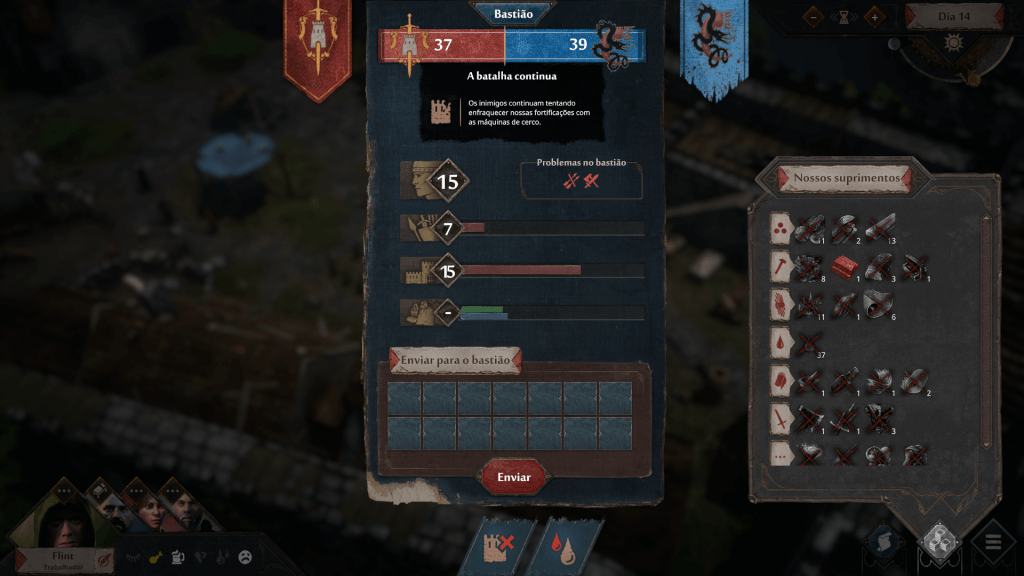Select the red brick supply item
This screenshot has height=576, width=1024.
tap(845, 266)
